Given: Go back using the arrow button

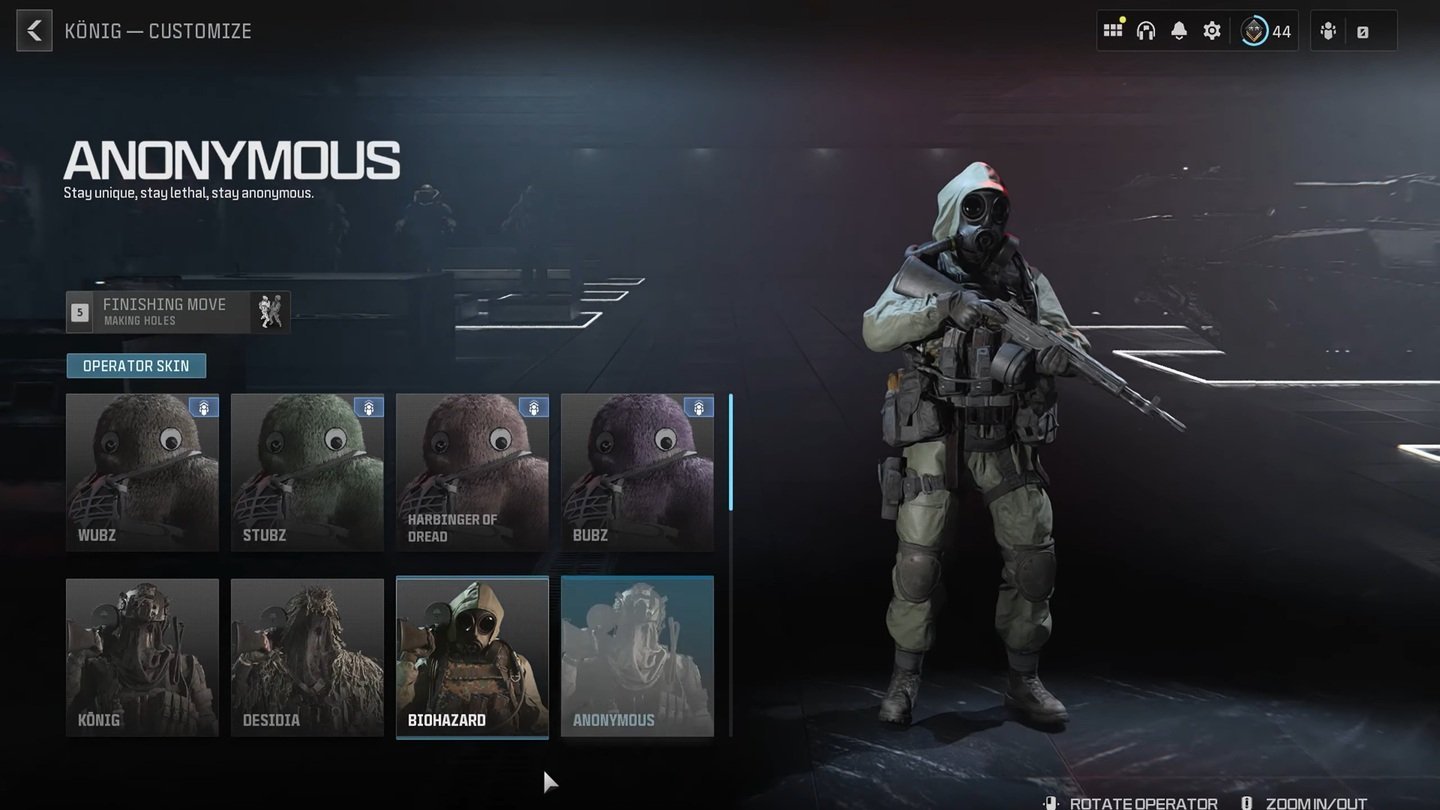Looking at the screenshot, I should pyautogui.click(x=34, y=31).
